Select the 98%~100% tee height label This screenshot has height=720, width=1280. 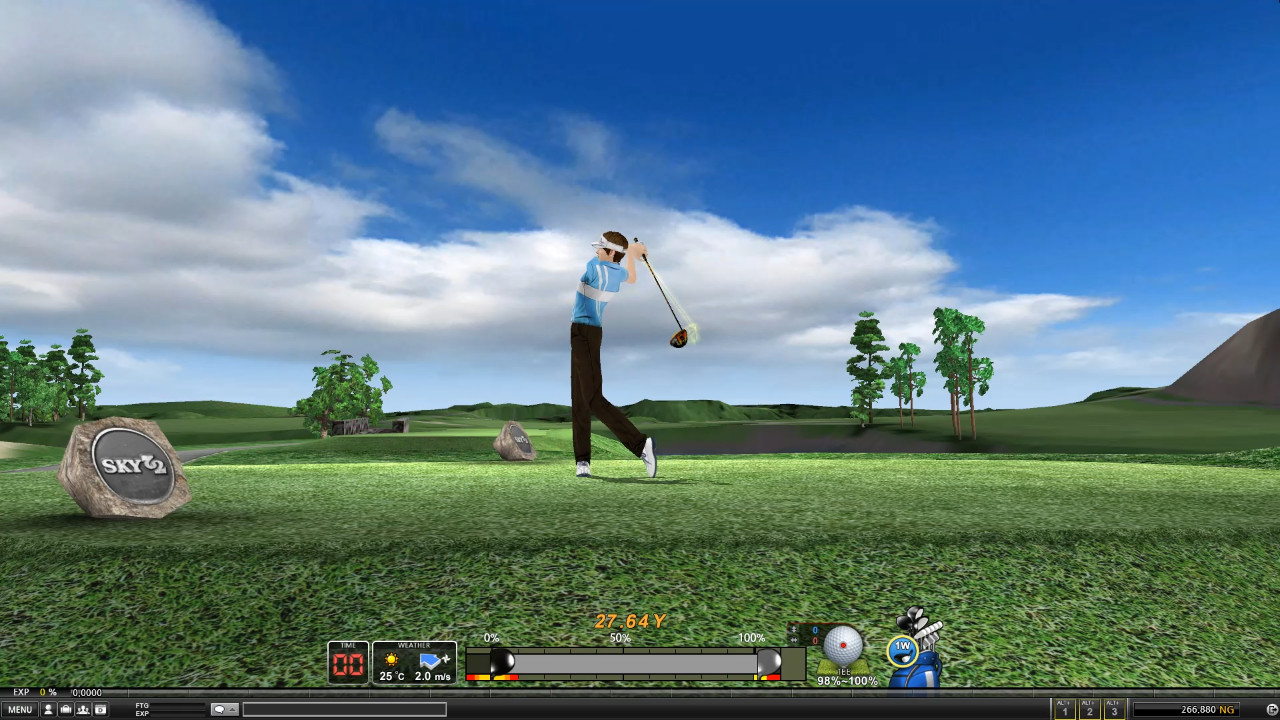coord(846,681)
